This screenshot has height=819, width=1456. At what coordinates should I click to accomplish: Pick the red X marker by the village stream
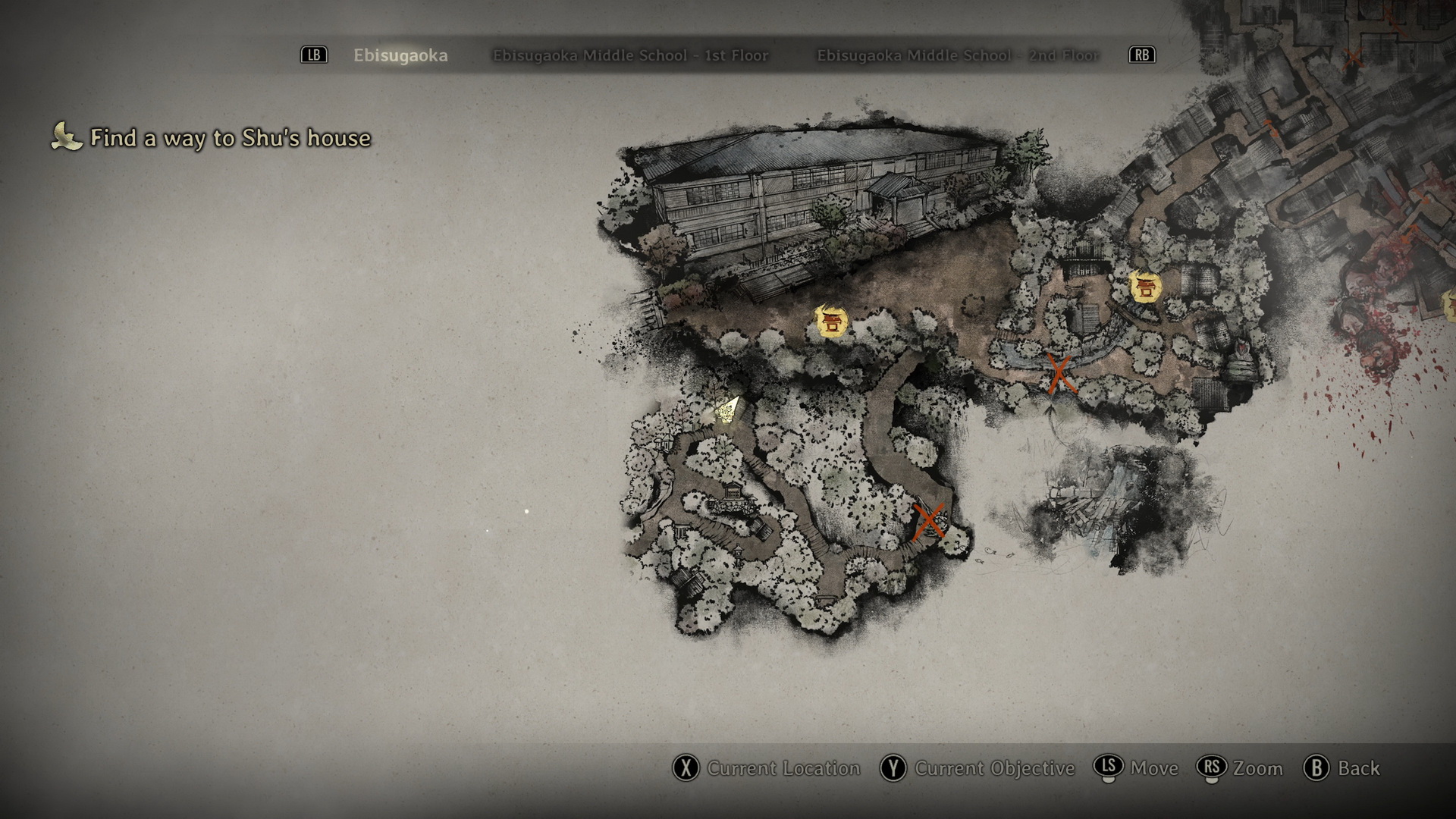(1059, 374)
